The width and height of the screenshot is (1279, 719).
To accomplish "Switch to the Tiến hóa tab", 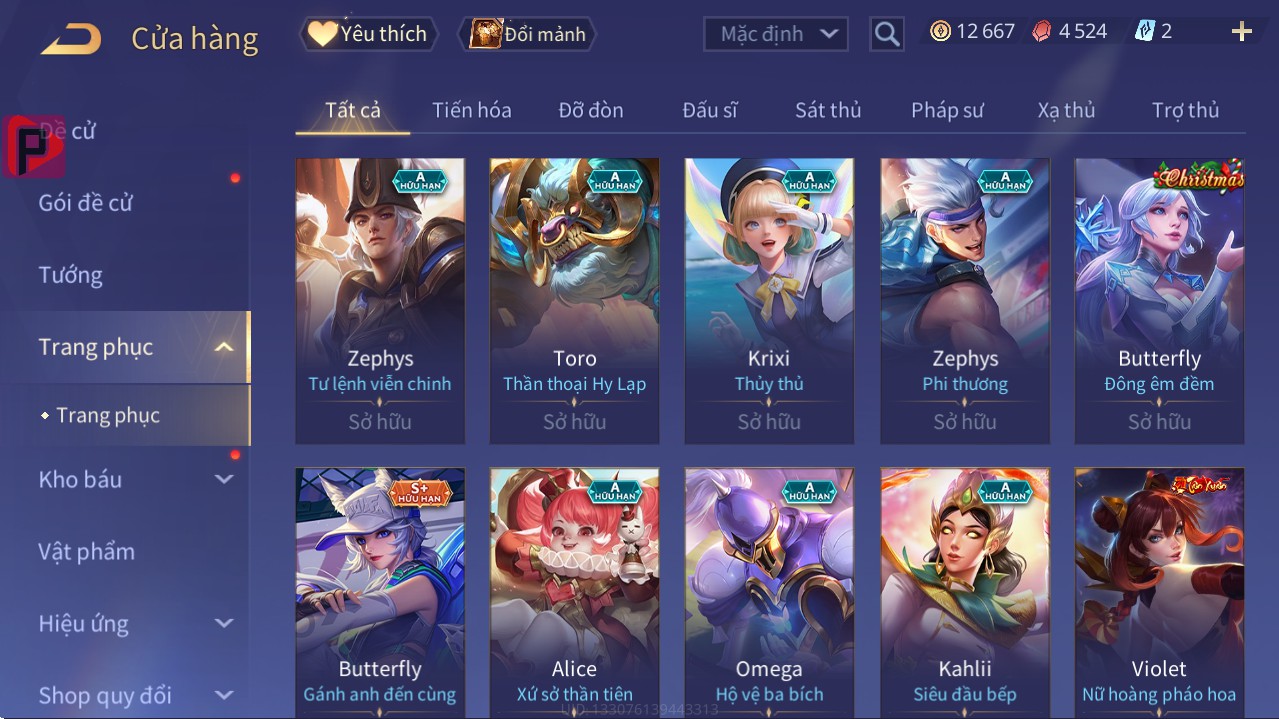I will pos(471,110).
